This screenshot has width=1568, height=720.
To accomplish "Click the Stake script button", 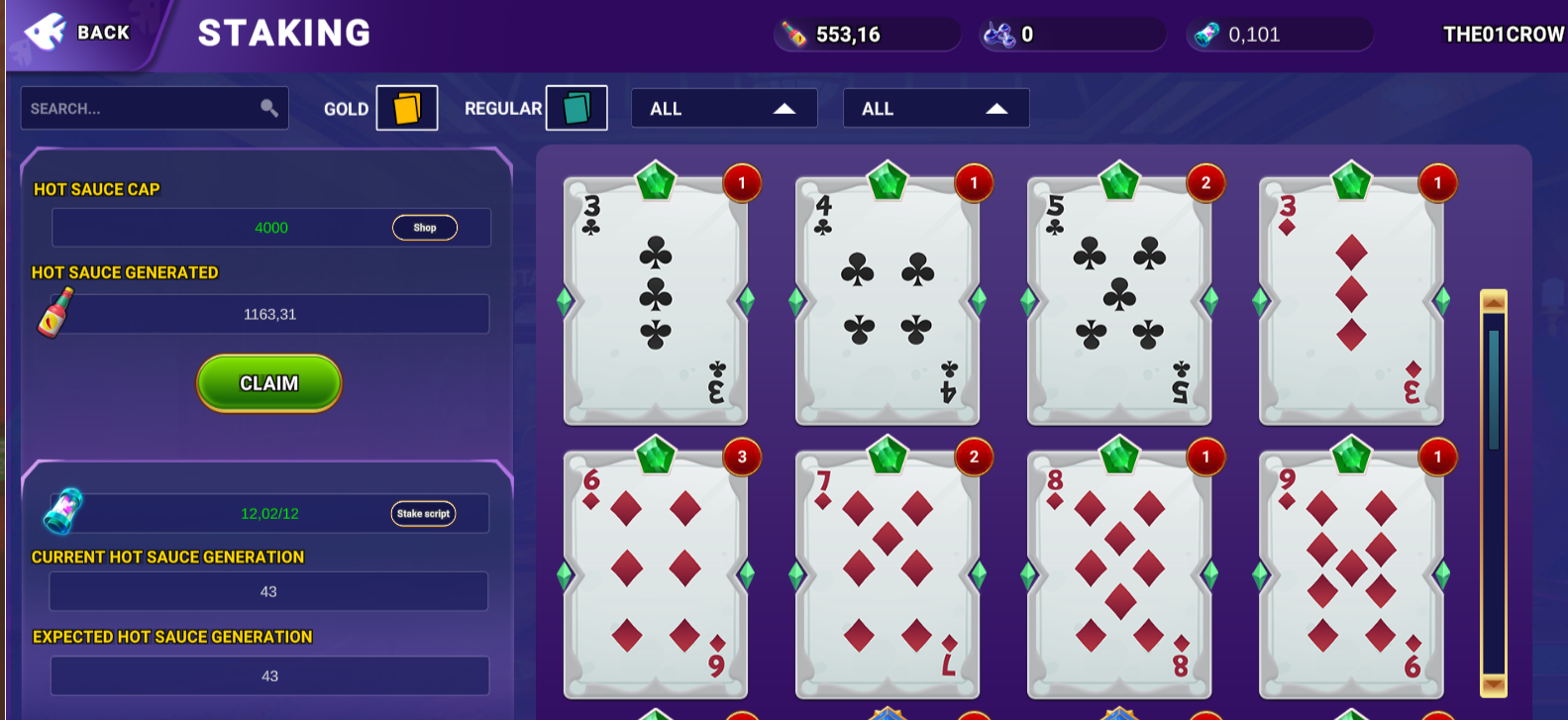I will [x=423, y=513].
